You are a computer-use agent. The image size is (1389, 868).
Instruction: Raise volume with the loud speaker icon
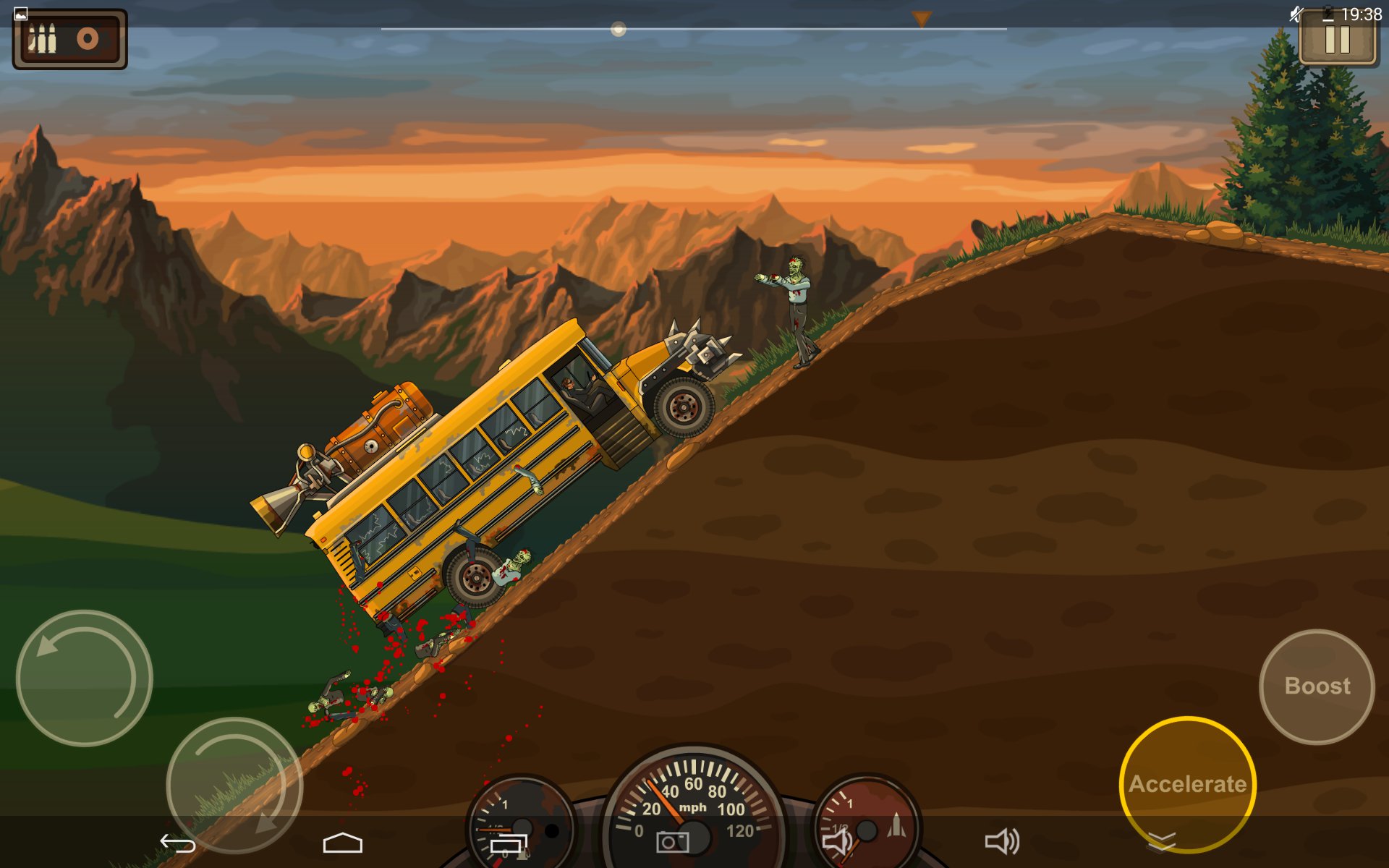tap(1003, 842)
